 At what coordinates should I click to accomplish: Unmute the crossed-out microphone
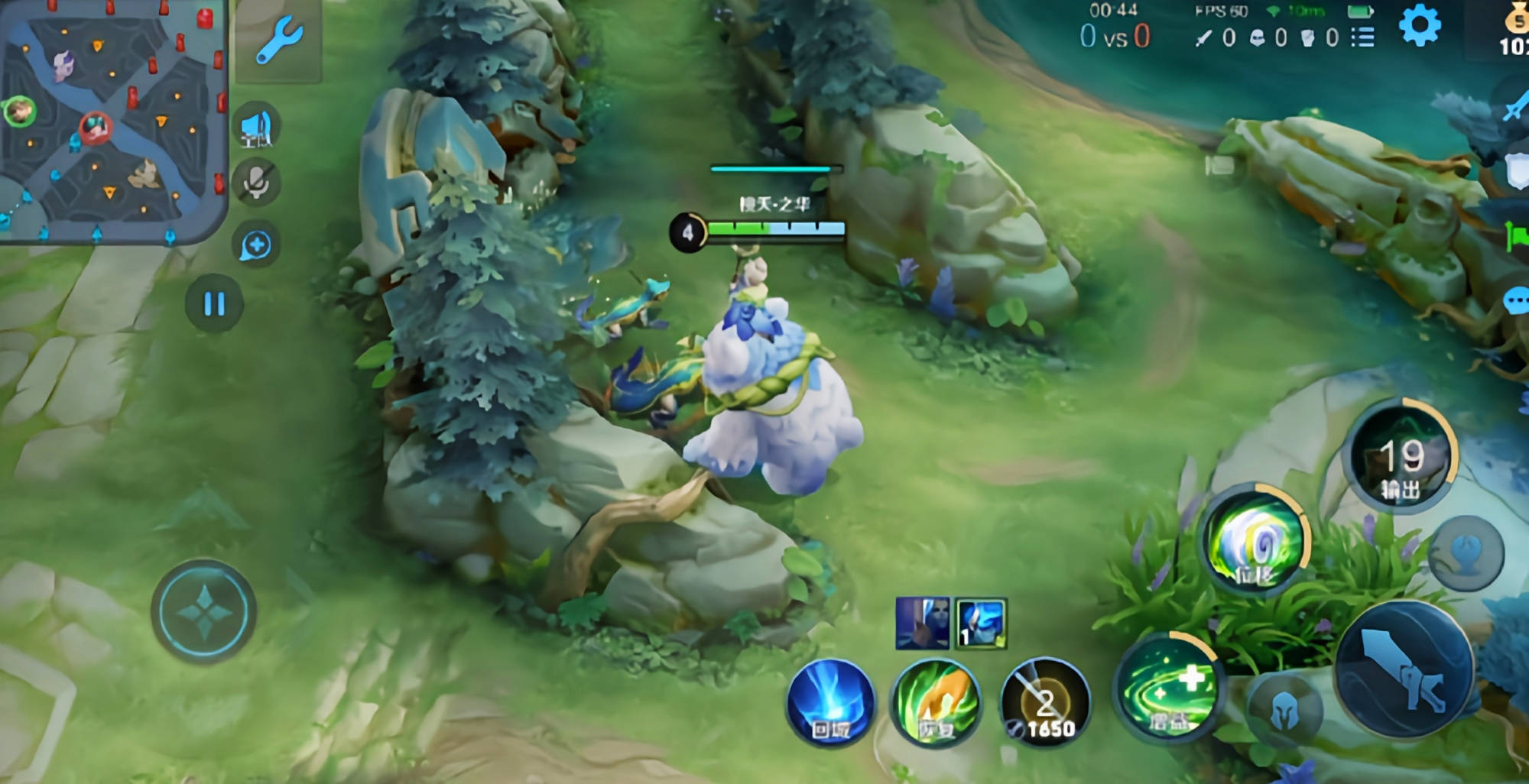pyautogui.click(x=257, y=183)
